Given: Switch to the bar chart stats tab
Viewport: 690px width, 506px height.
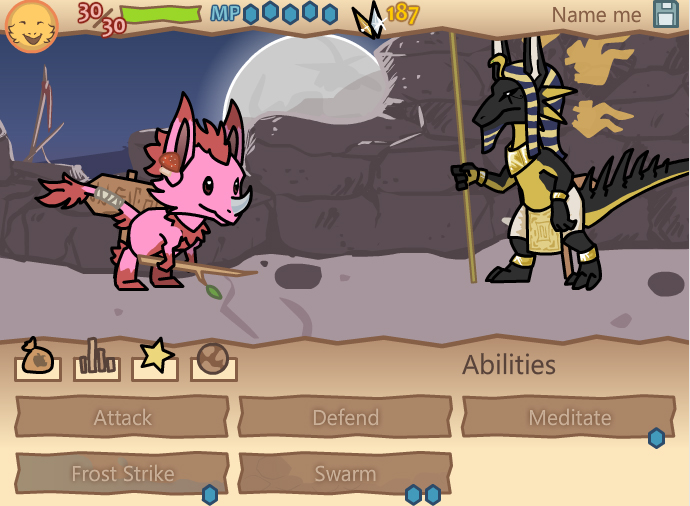Looking at the screenshot, I should 96,359.
